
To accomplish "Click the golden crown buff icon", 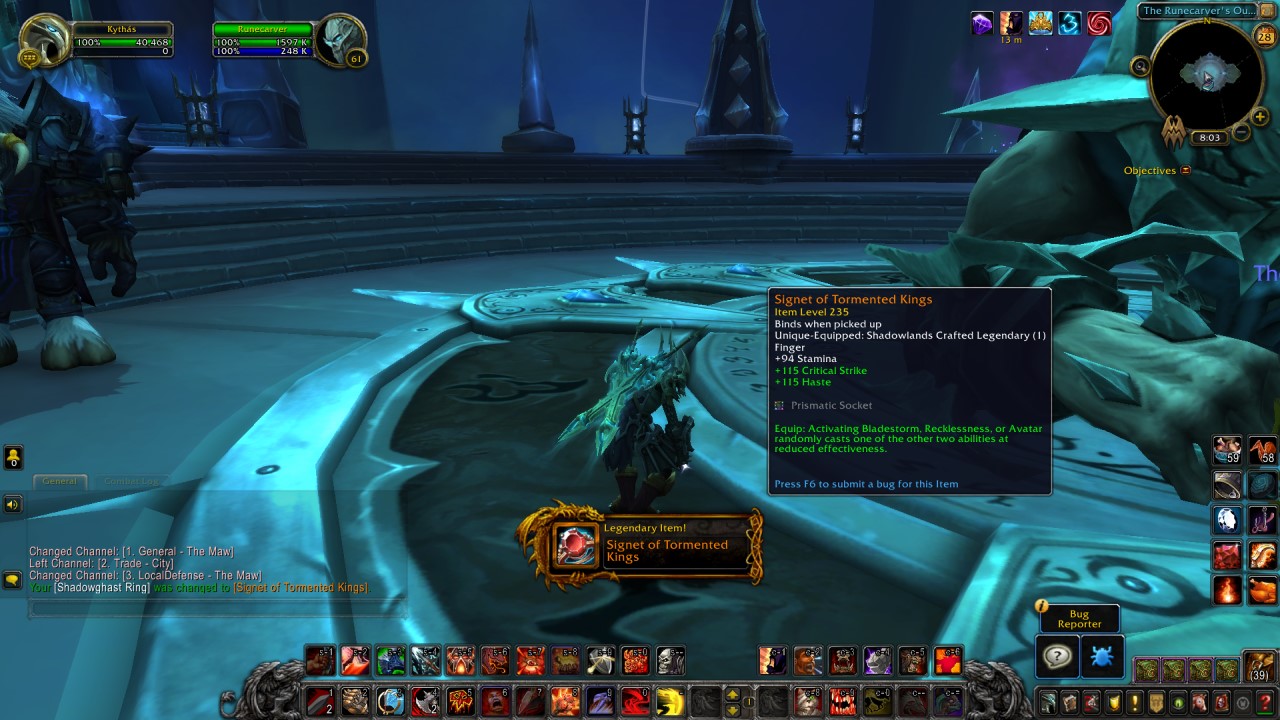I will [1040, 22].
